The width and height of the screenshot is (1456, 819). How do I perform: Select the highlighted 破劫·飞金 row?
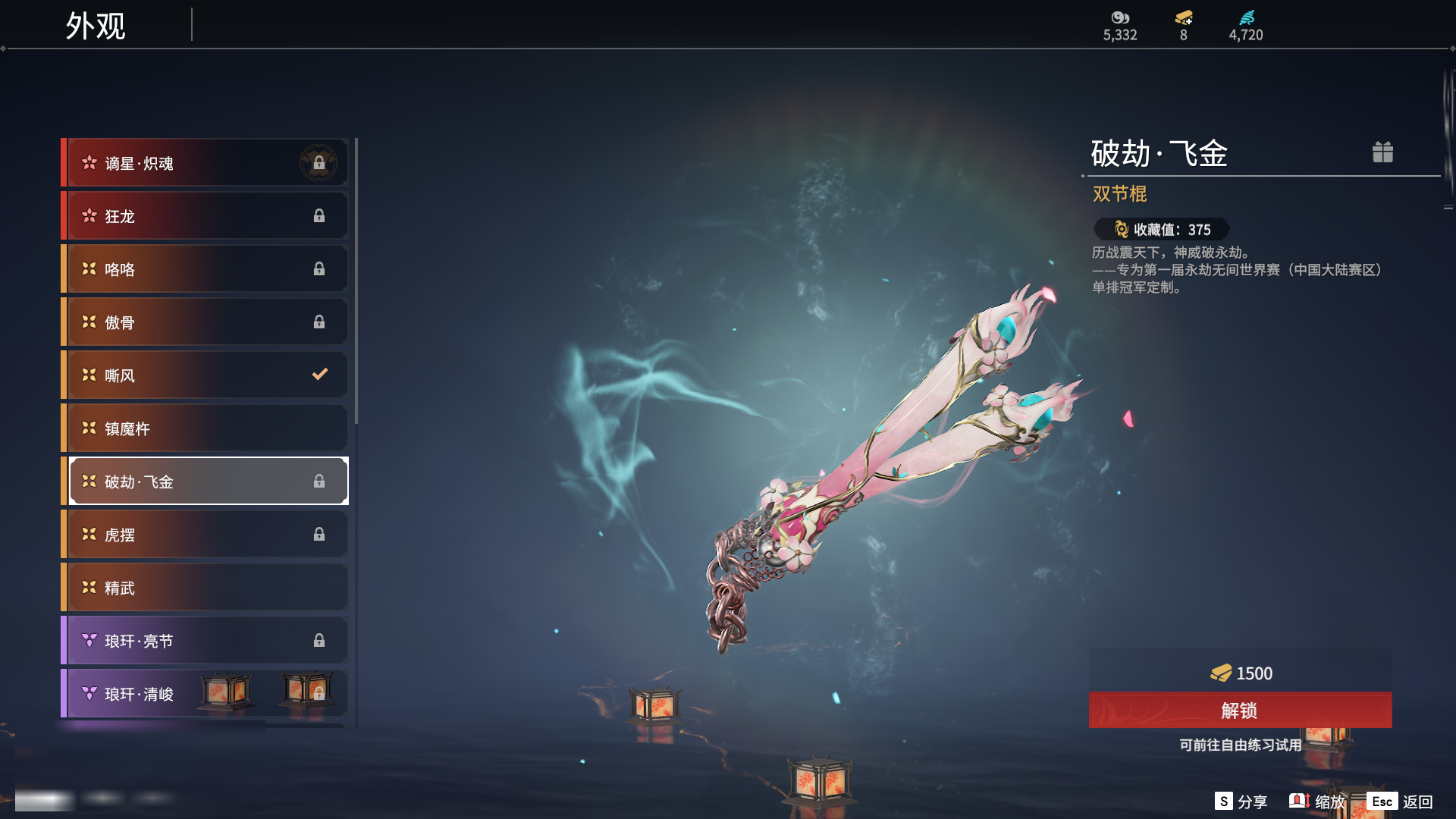click(x=205, y=482)
